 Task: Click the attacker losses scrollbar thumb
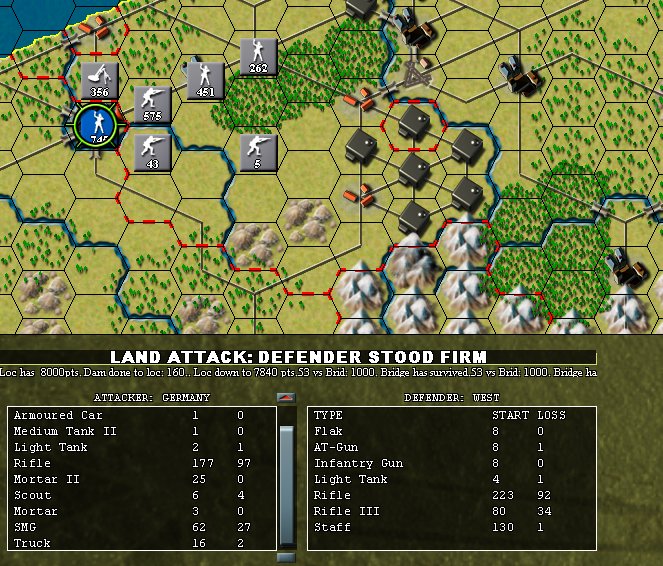coord(287,468)
